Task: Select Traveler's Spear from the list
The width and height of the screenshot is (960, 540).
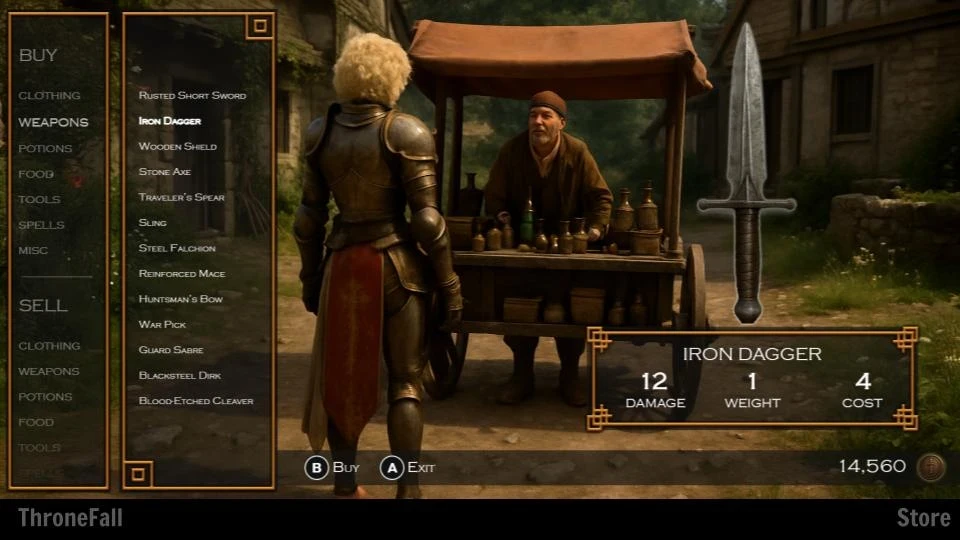Action: point(182,198)
